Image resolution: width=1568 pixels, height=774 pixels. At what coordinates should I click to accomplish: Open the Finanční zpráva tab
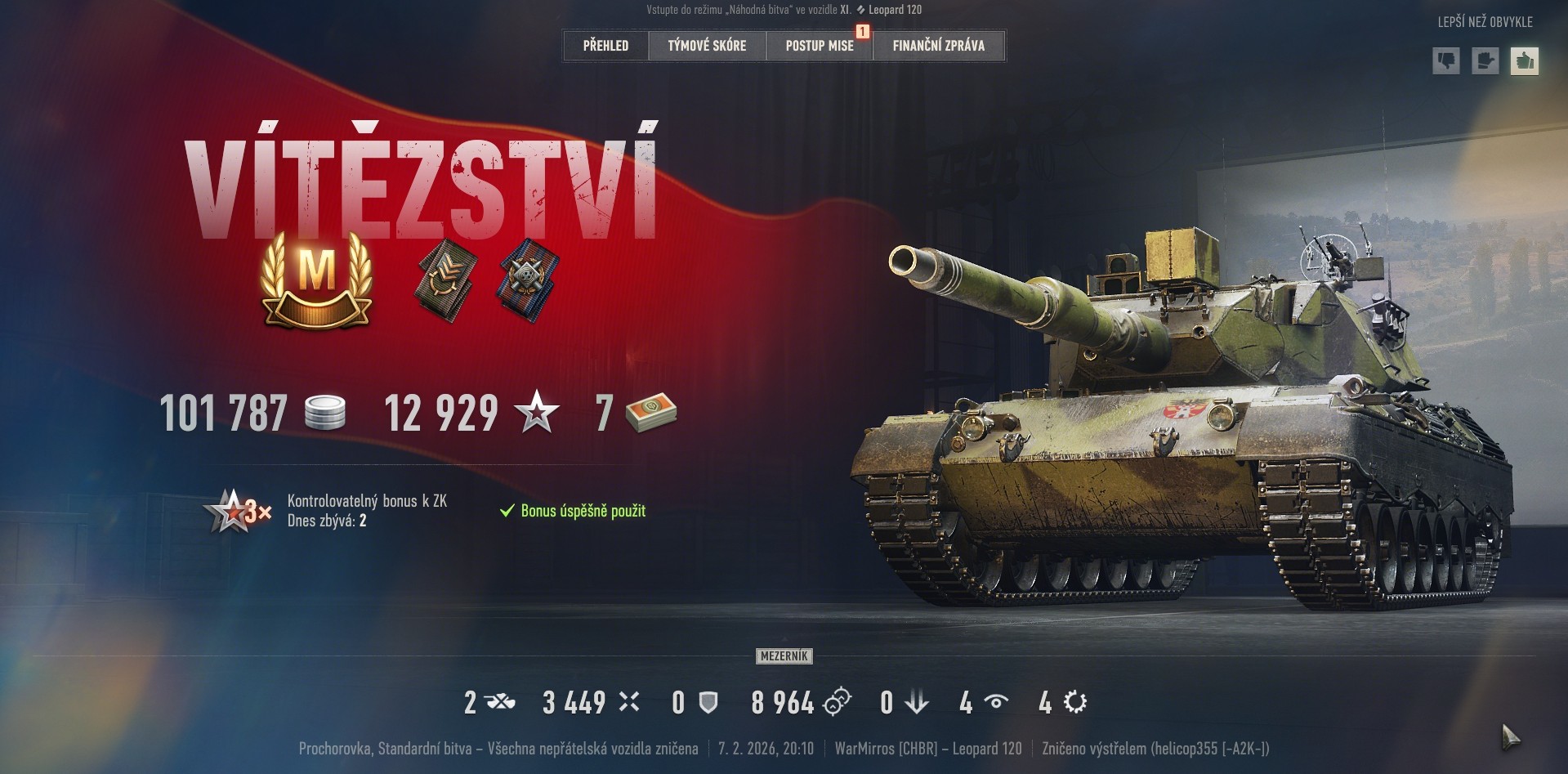938,46
